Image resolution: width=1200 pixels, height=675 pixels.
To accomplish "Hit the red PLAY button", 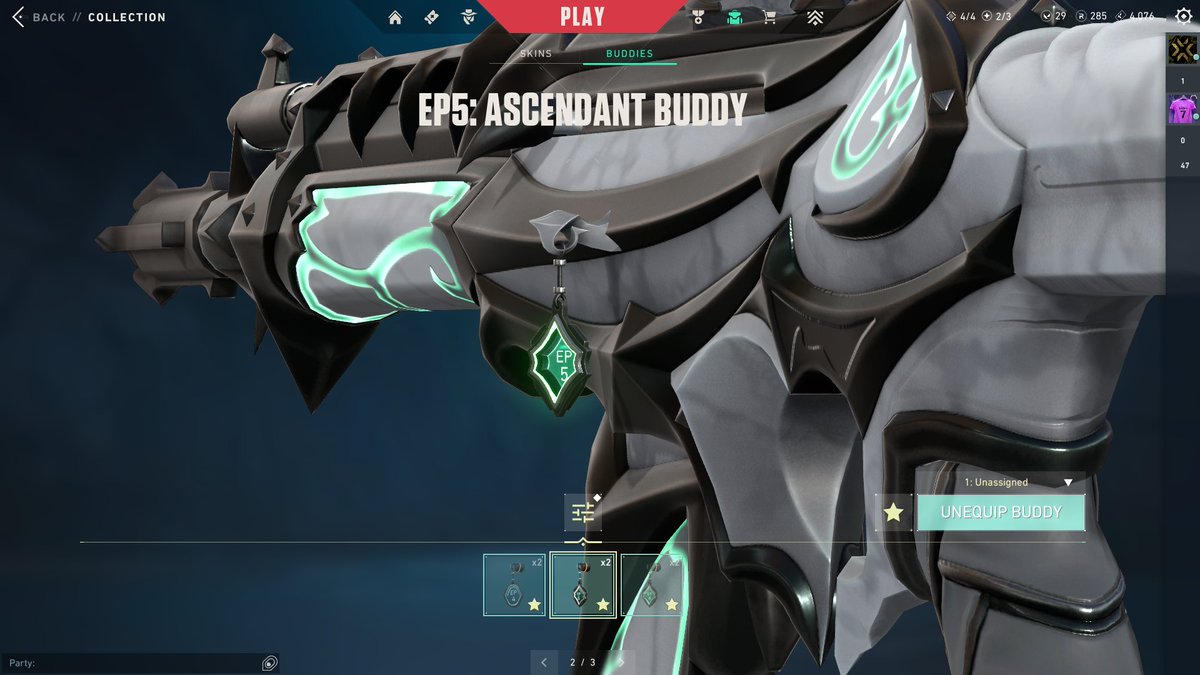I will [582, 16].
